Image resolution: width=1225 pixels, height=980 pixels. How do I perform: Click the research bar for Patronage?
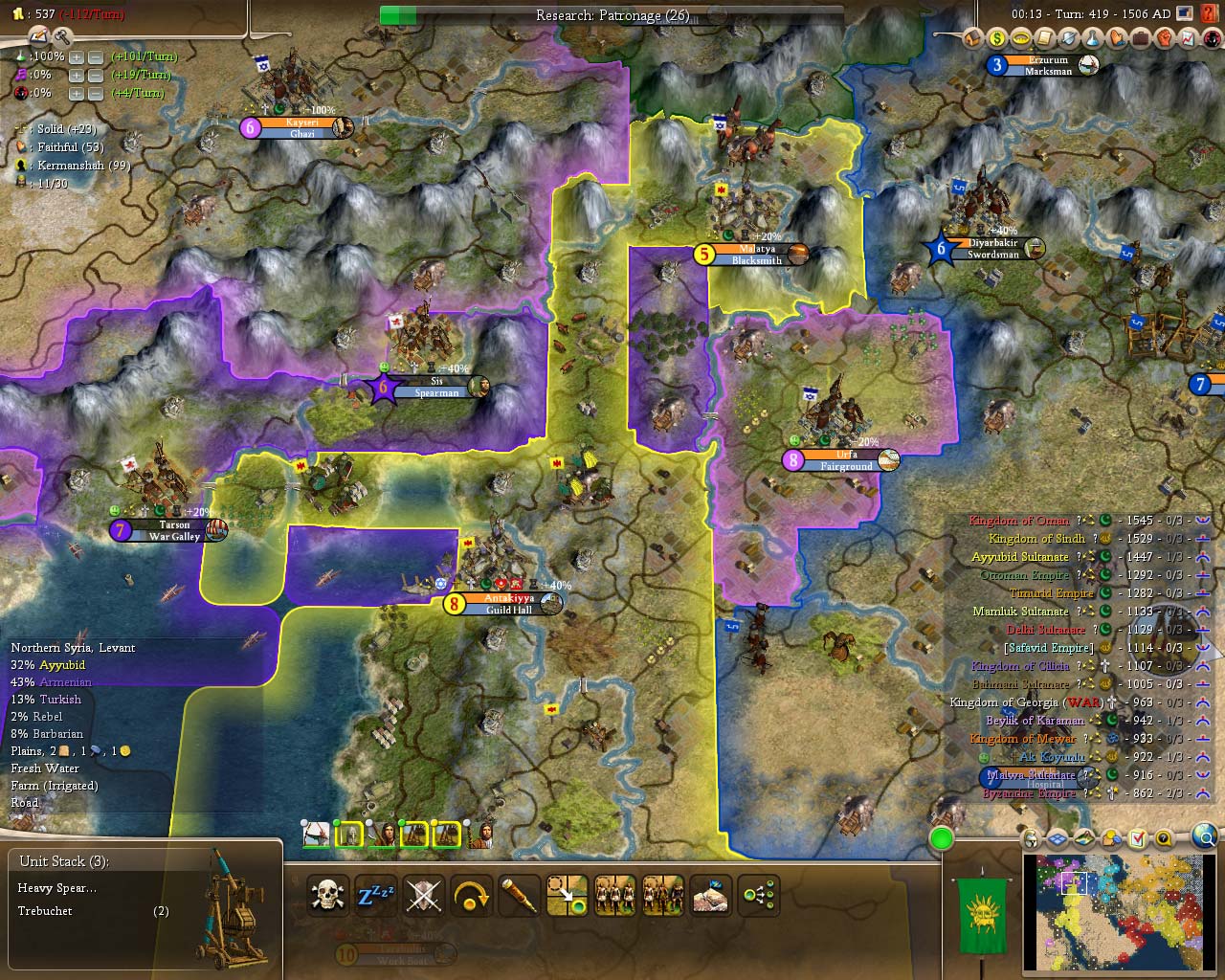pyautogui.click(x=612, y=15)
